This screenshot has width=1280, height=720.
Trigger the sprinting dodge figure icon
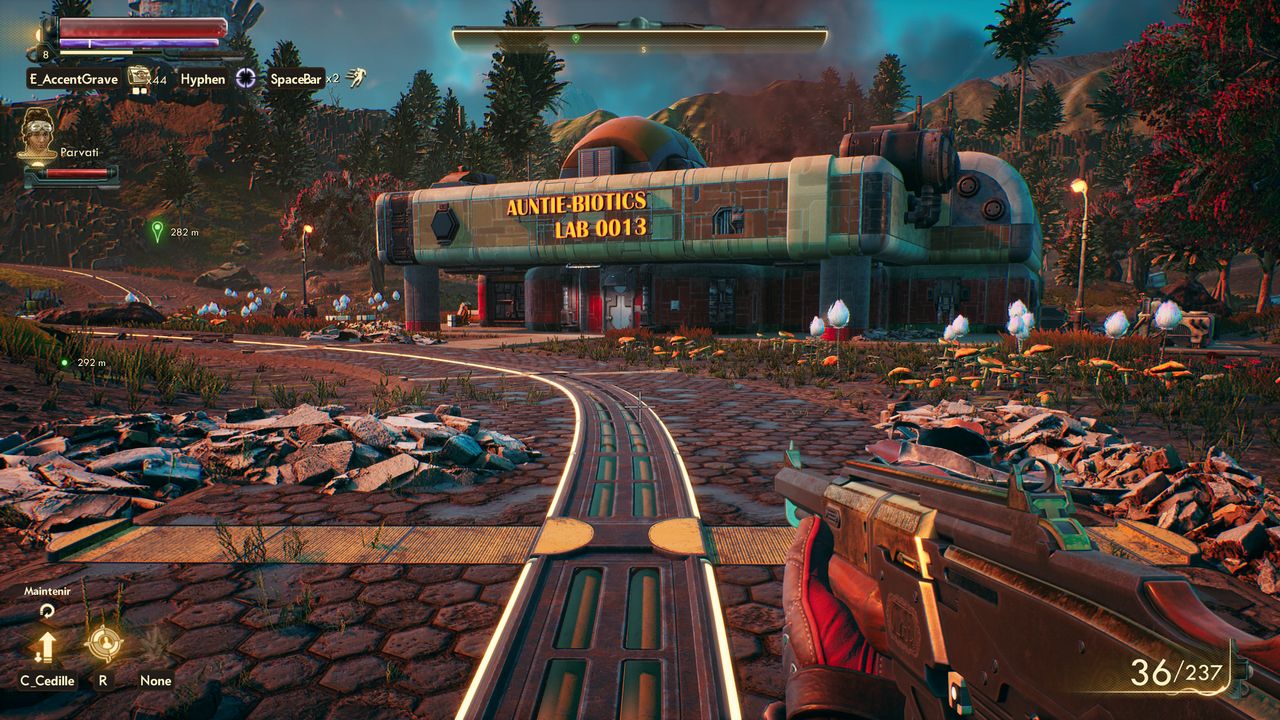(357, 78)
